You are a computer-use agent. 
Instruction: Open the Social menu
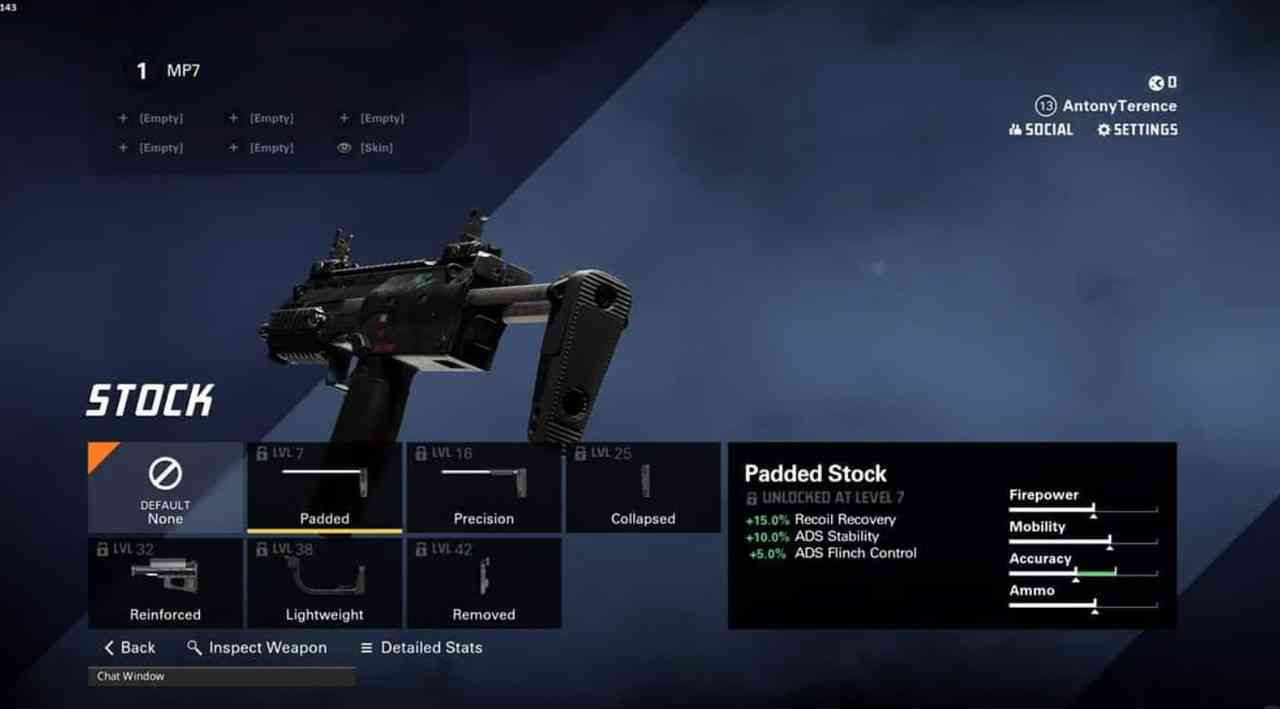point(1041,129)
